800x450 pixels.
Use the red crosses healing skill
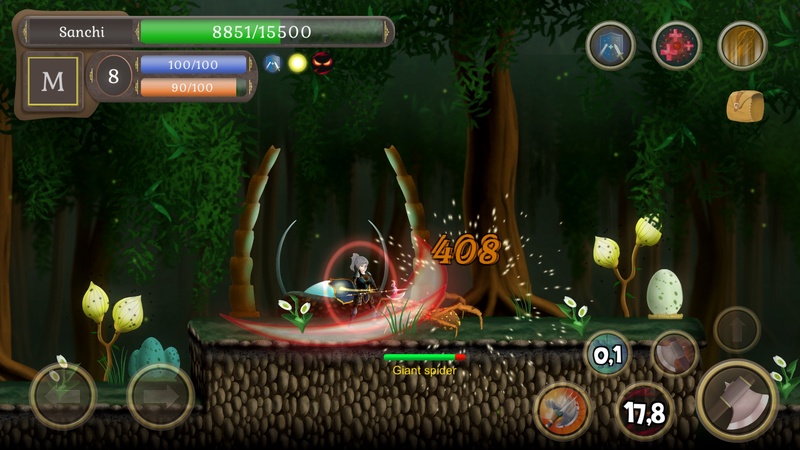click(677, 45)
